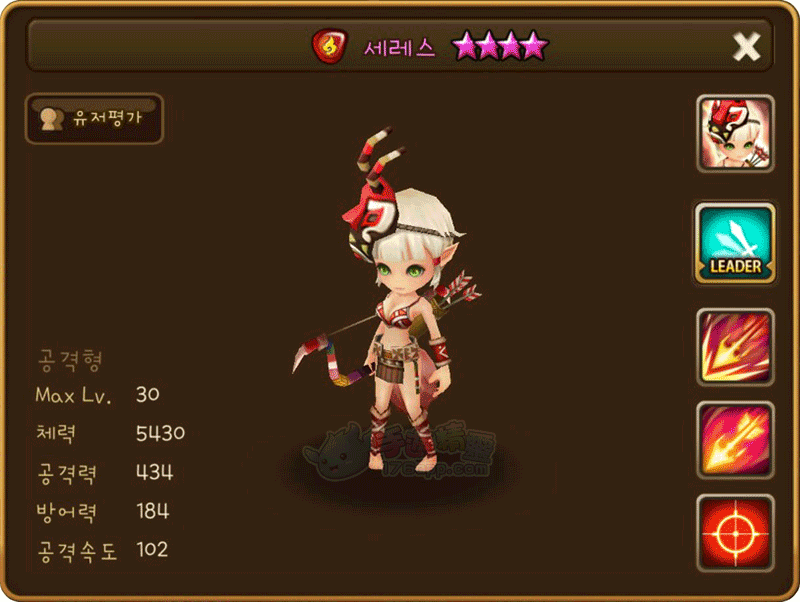View the LEADER skill icon
Screen dimensions: 800x602
click(x=735, y=243)
